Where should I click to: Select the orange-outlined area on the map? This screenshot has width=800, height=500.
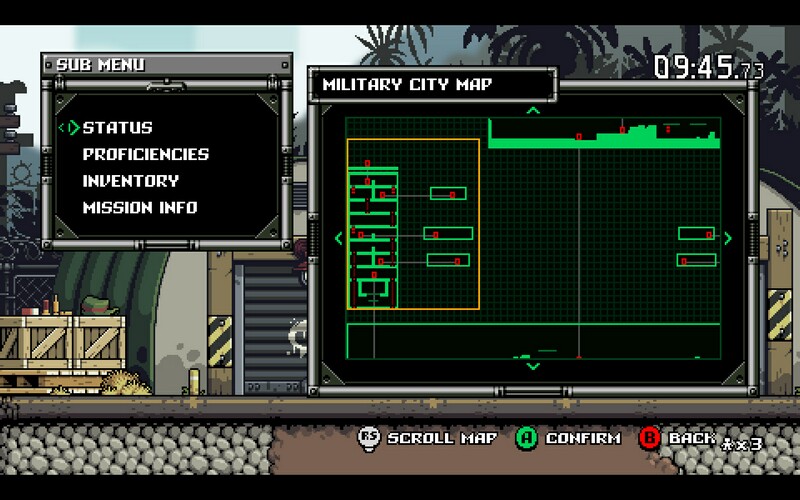point(413,224)
